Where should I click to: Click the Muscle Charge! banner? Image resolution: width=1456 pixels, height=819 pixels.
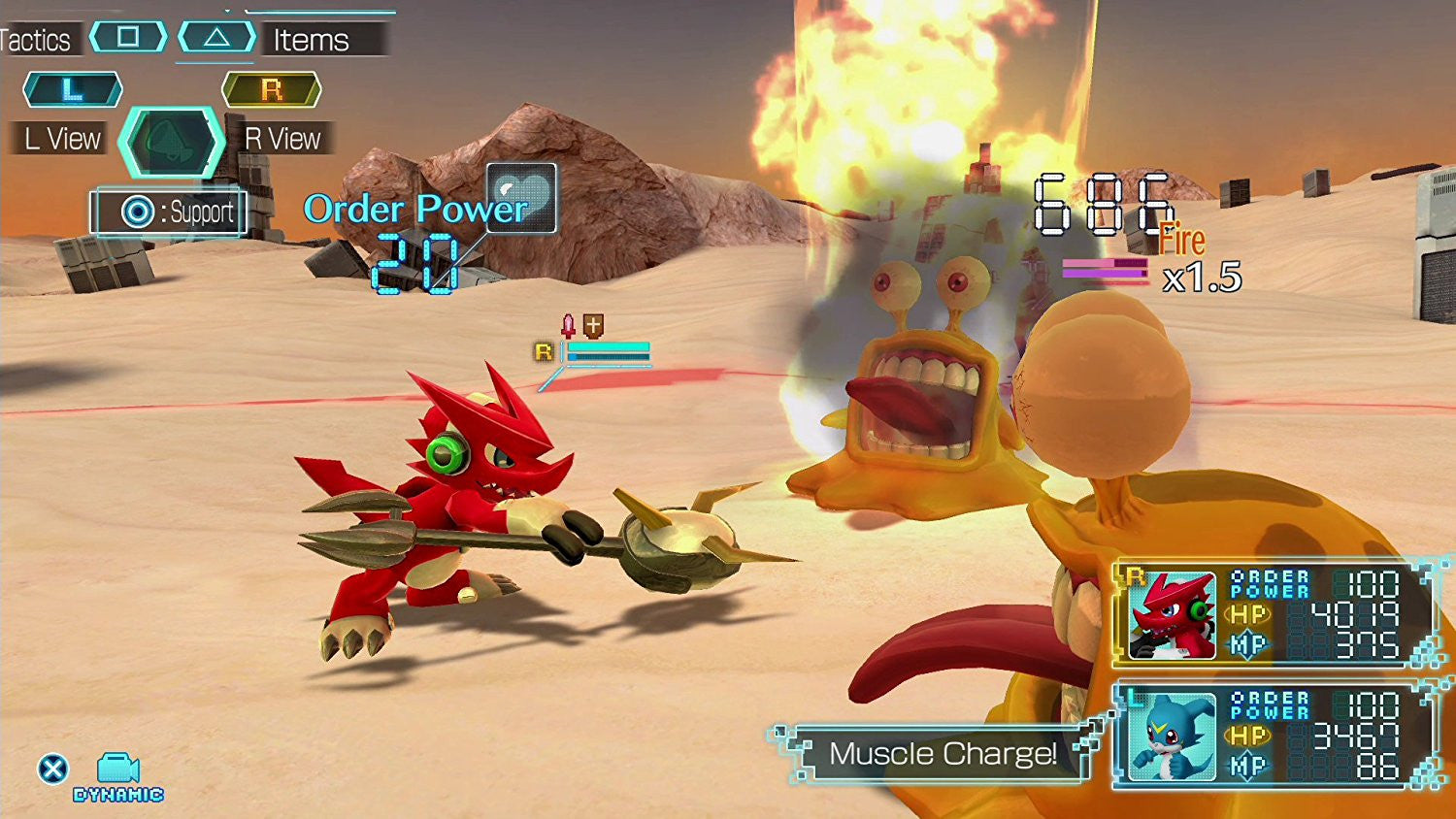point(939,754)
